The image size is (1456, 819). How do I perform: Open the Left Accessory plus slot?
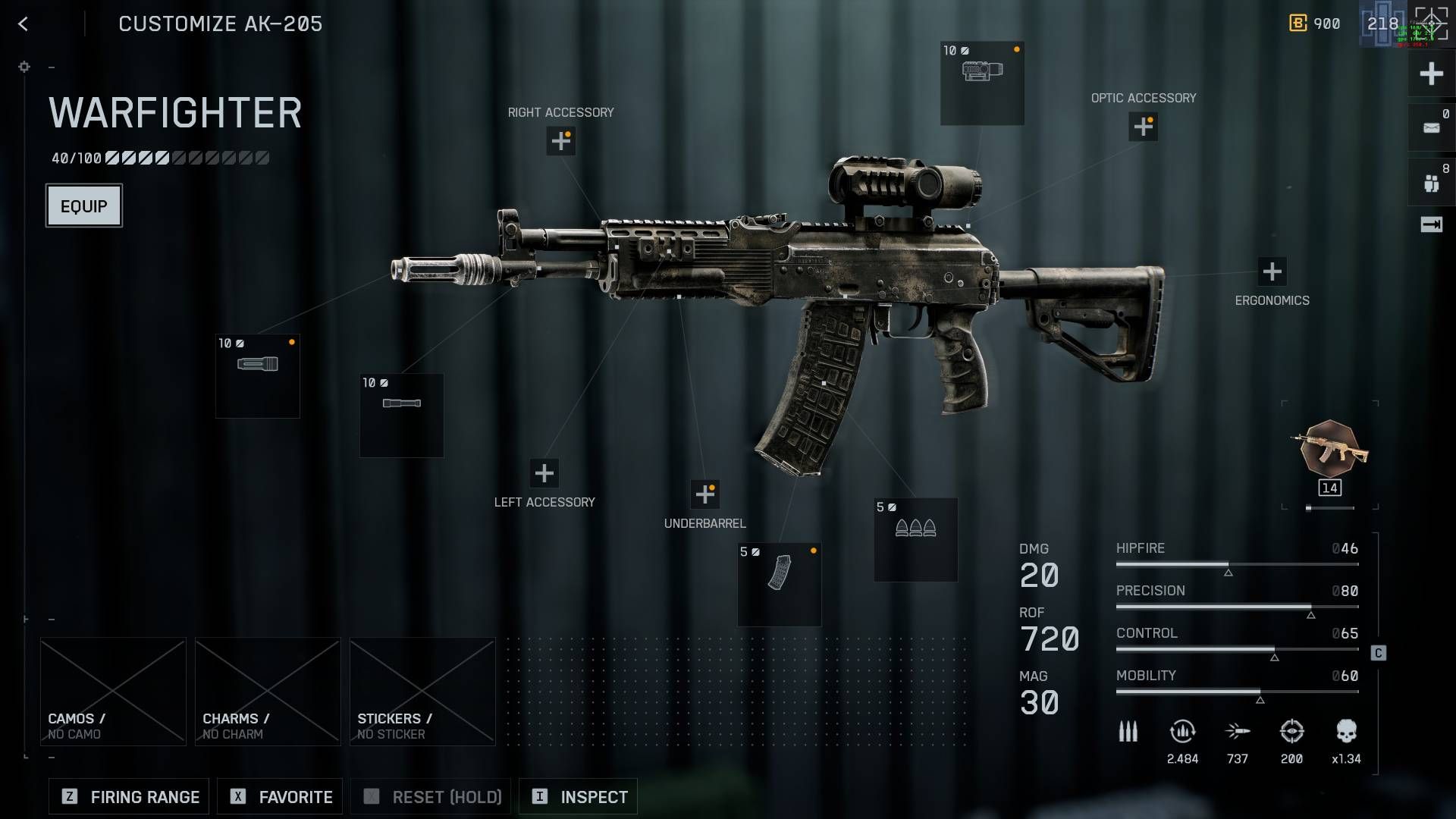click(544, 473)
